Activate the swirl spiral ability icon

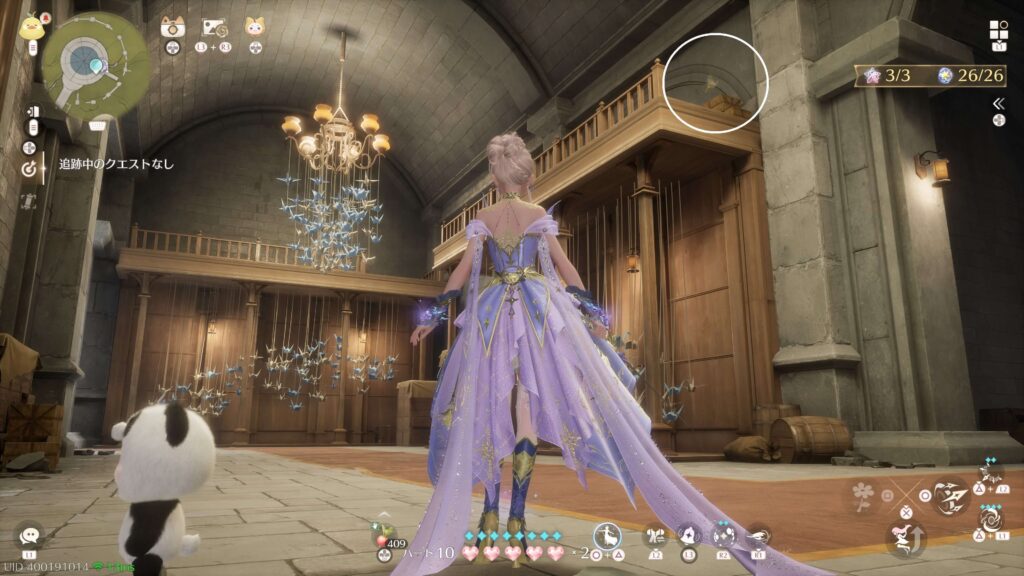pyautogui.click(x=990, y=520)
